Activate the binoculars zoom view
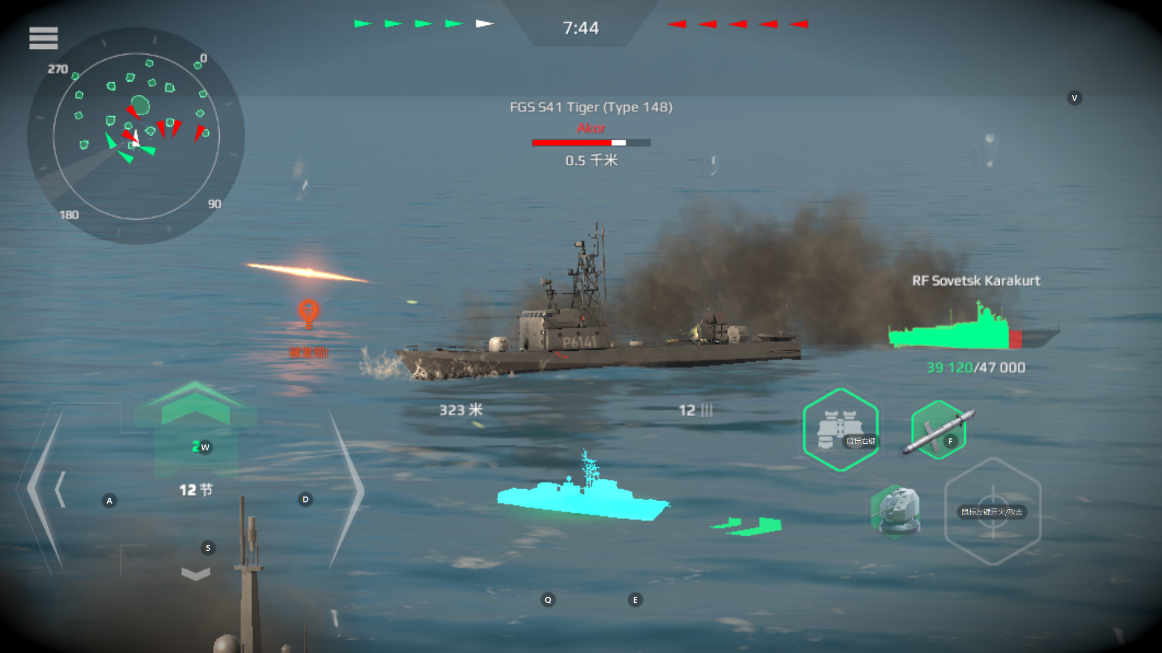This screenshot has height=653, width=1162. click(x=840, y=430)
